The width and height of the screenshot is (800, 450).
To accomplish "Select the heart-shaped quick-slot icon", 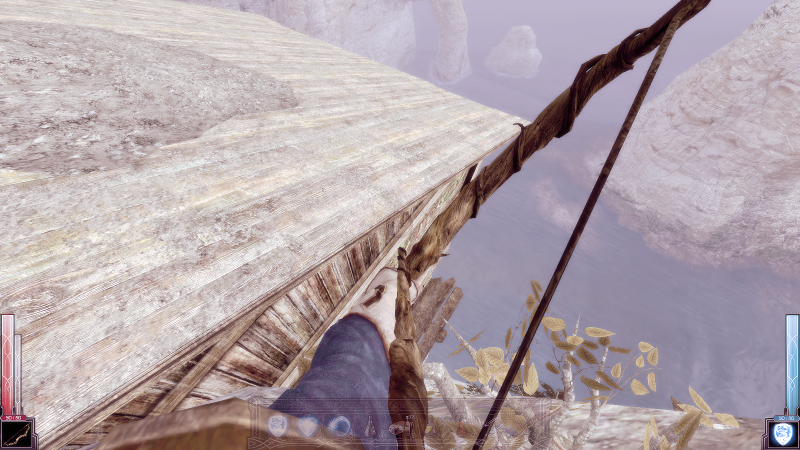I will coord(309,426).
